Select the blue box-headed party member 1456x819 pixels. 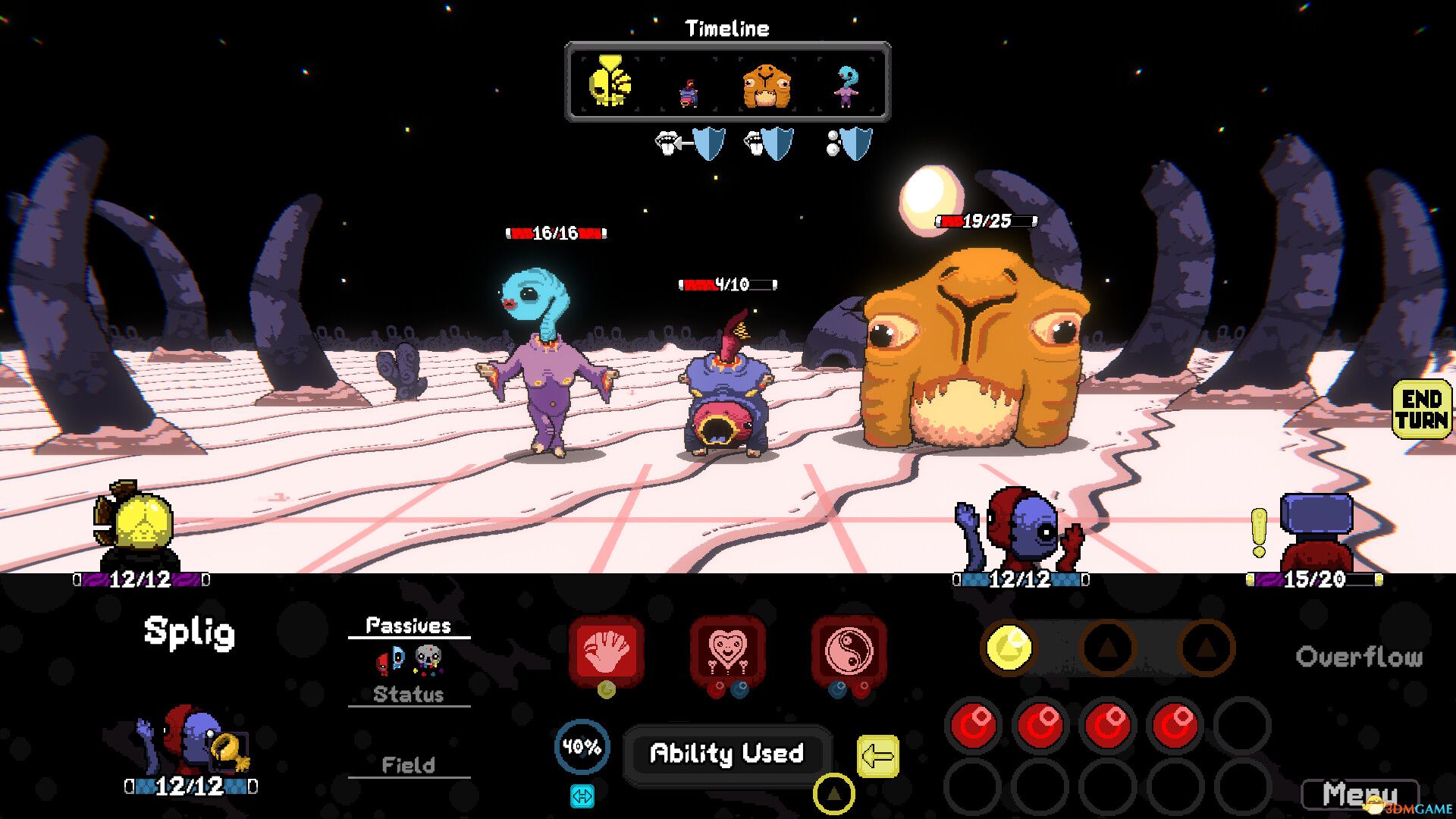click(x=1316, y=531)
